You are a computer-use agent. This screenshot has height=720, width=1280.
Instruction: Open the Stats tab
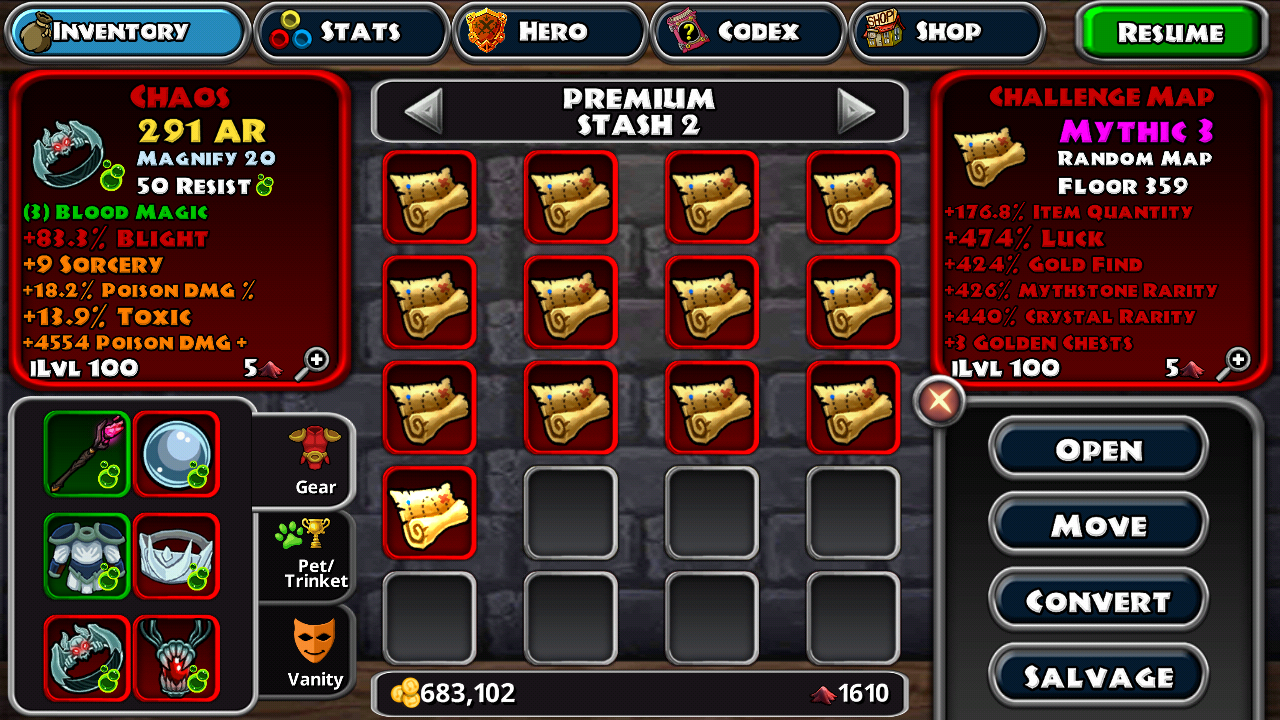pyautogui.click(x=351, y=32)
